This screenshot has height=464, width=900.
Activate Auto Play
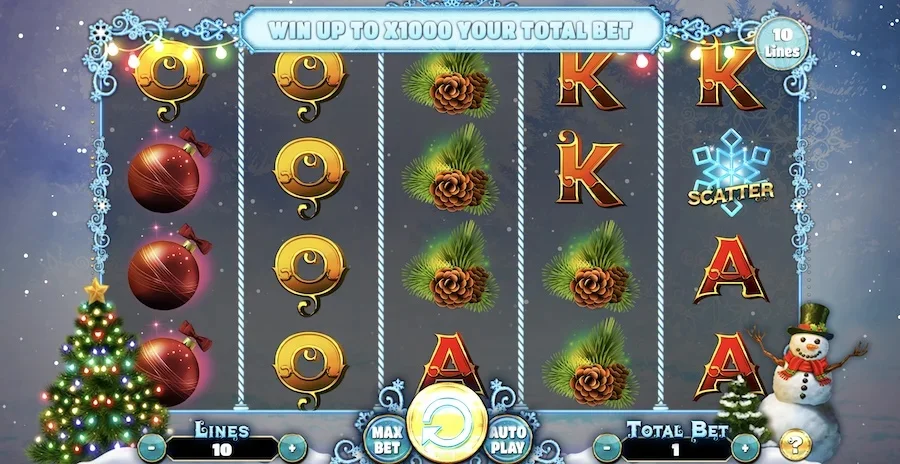click(509, 438)
